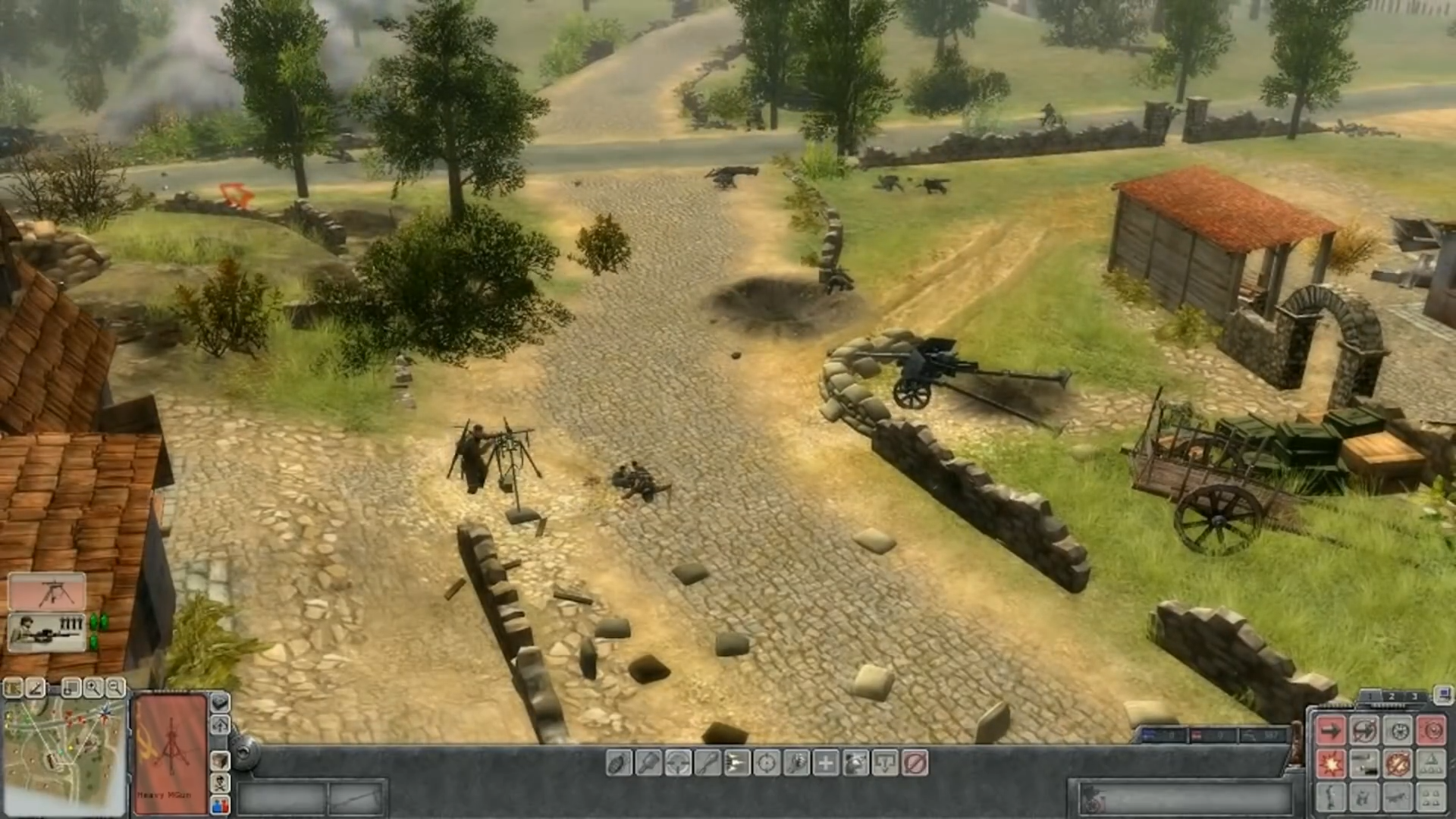Toggle the fire explosion order

point(1331,764)
